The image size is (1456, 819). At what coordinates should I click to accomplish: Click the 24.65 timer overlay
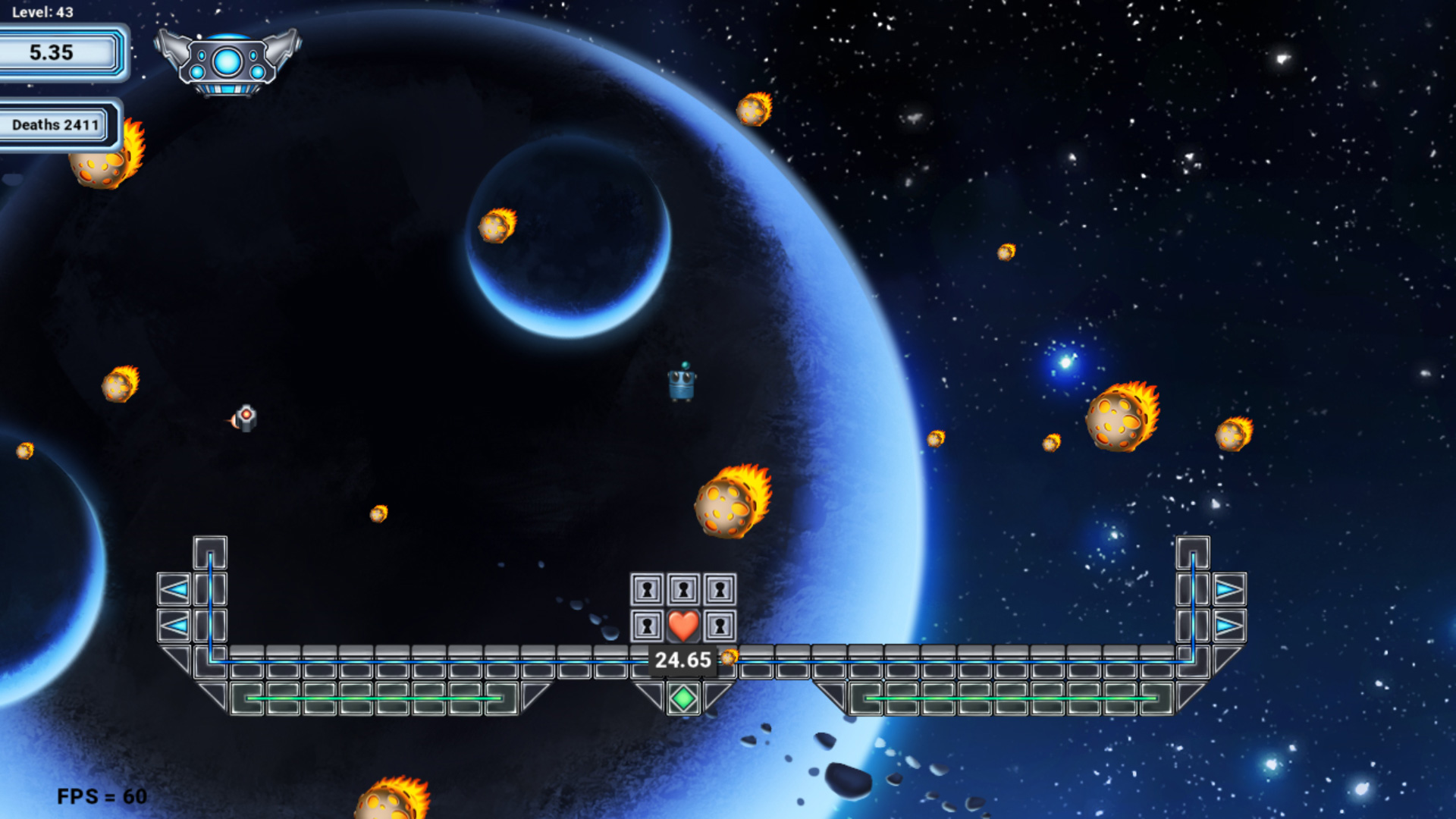(x=682, y=660)
